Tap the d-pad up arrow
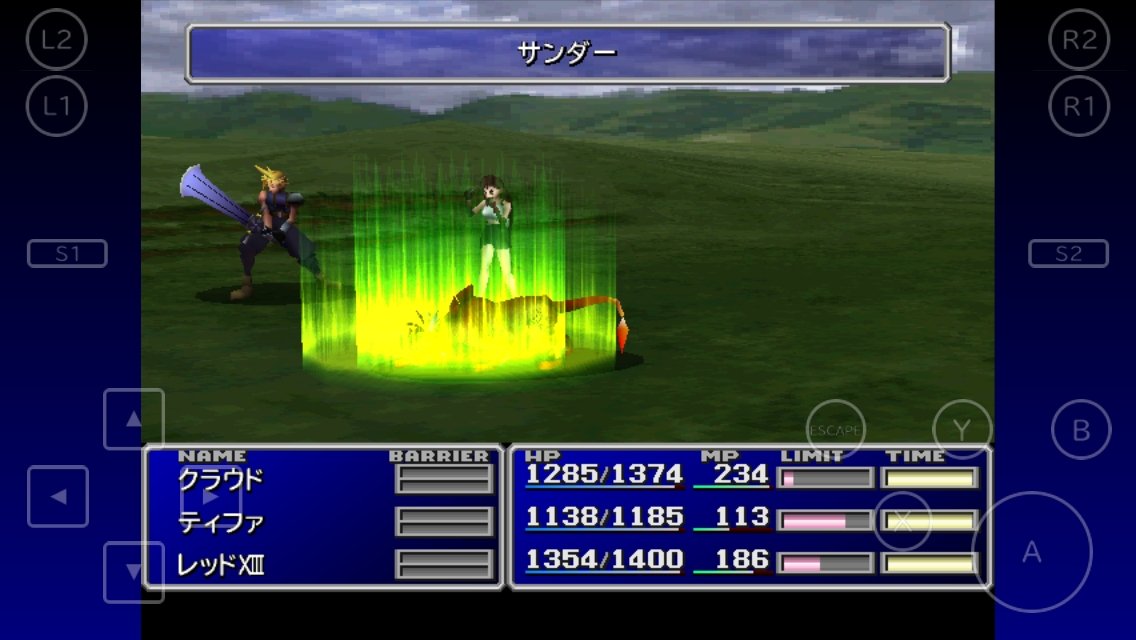Screen dimensions: 1136x640 click(x=133, y=419)
